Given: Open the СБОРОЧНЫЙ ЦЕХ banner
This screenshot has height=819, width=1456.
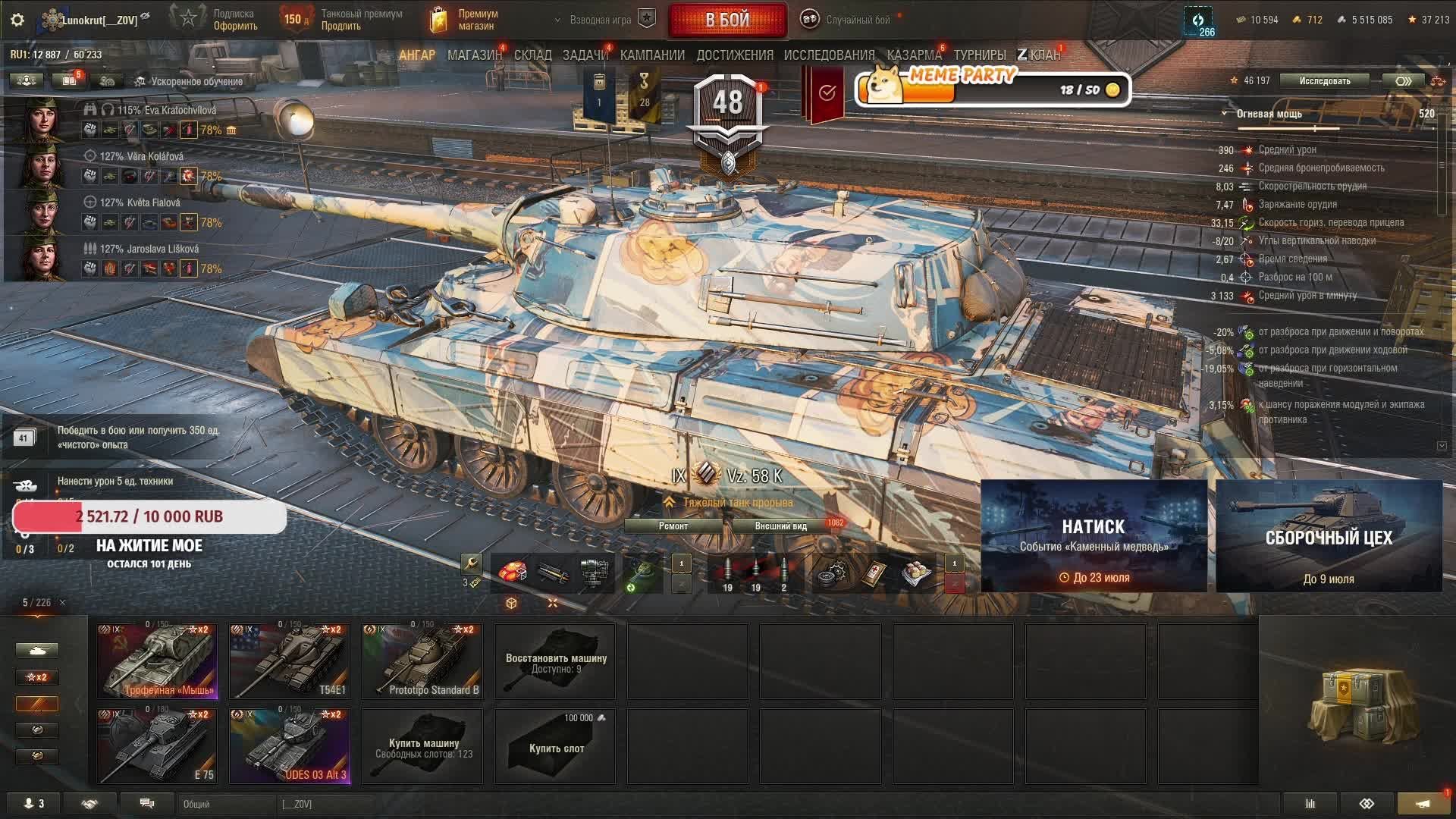Looking at the screenshot, I should (1329, 535).
